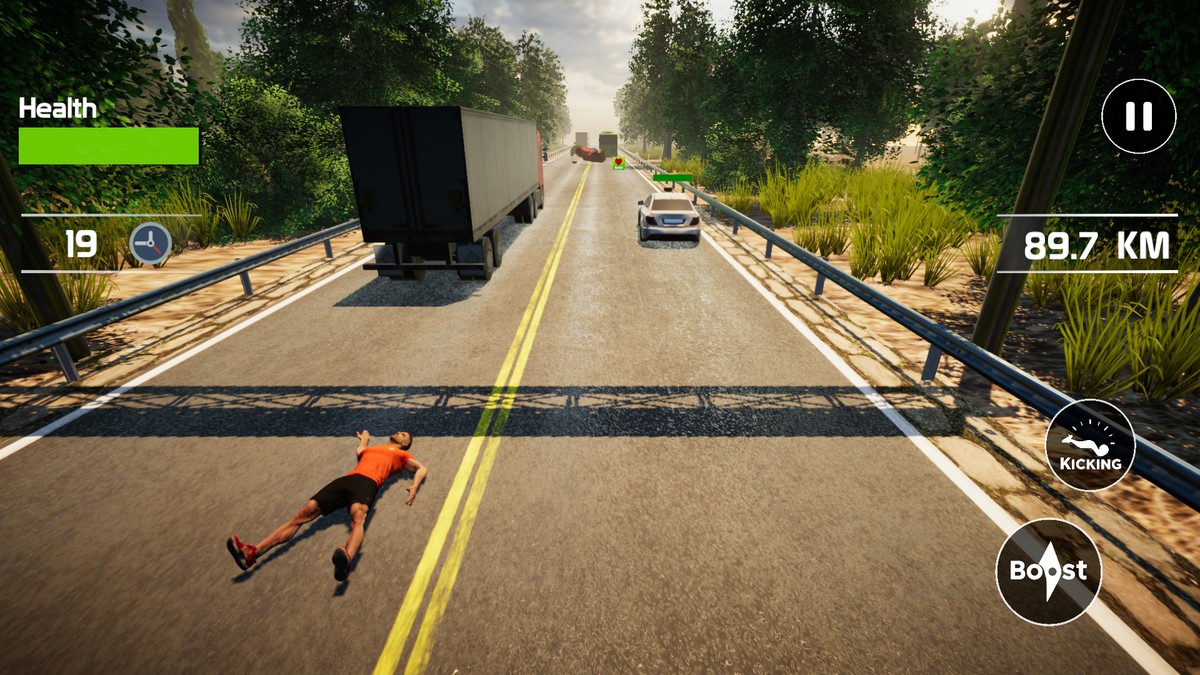Image resolution: width=1200 pixels, height=675 pixels.
Task: Tap the Boost button
Action: tap(1048, 572)
